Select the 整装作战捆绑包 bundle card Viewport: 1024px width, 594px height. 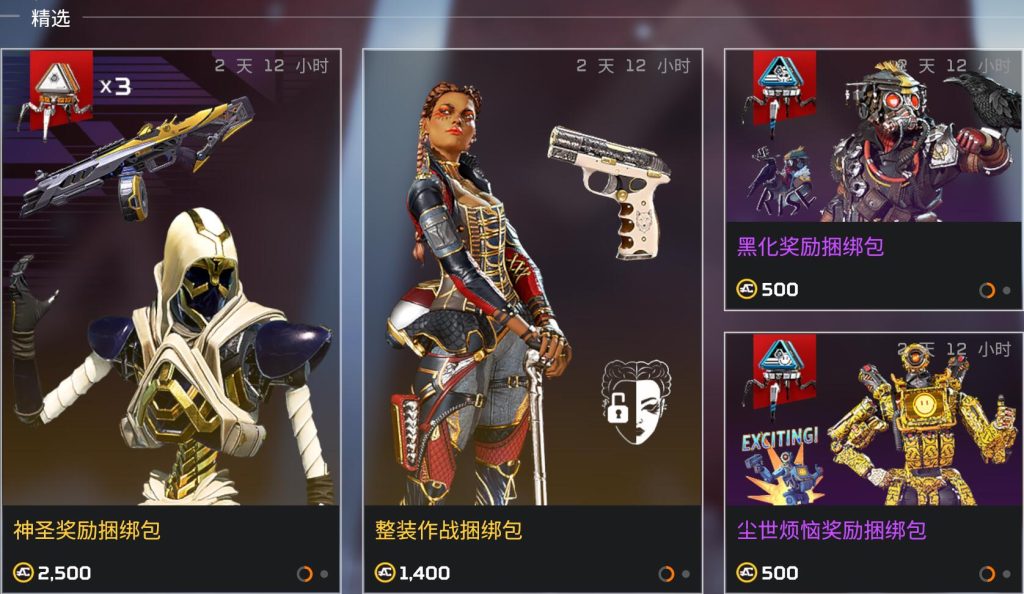point(532,320)
